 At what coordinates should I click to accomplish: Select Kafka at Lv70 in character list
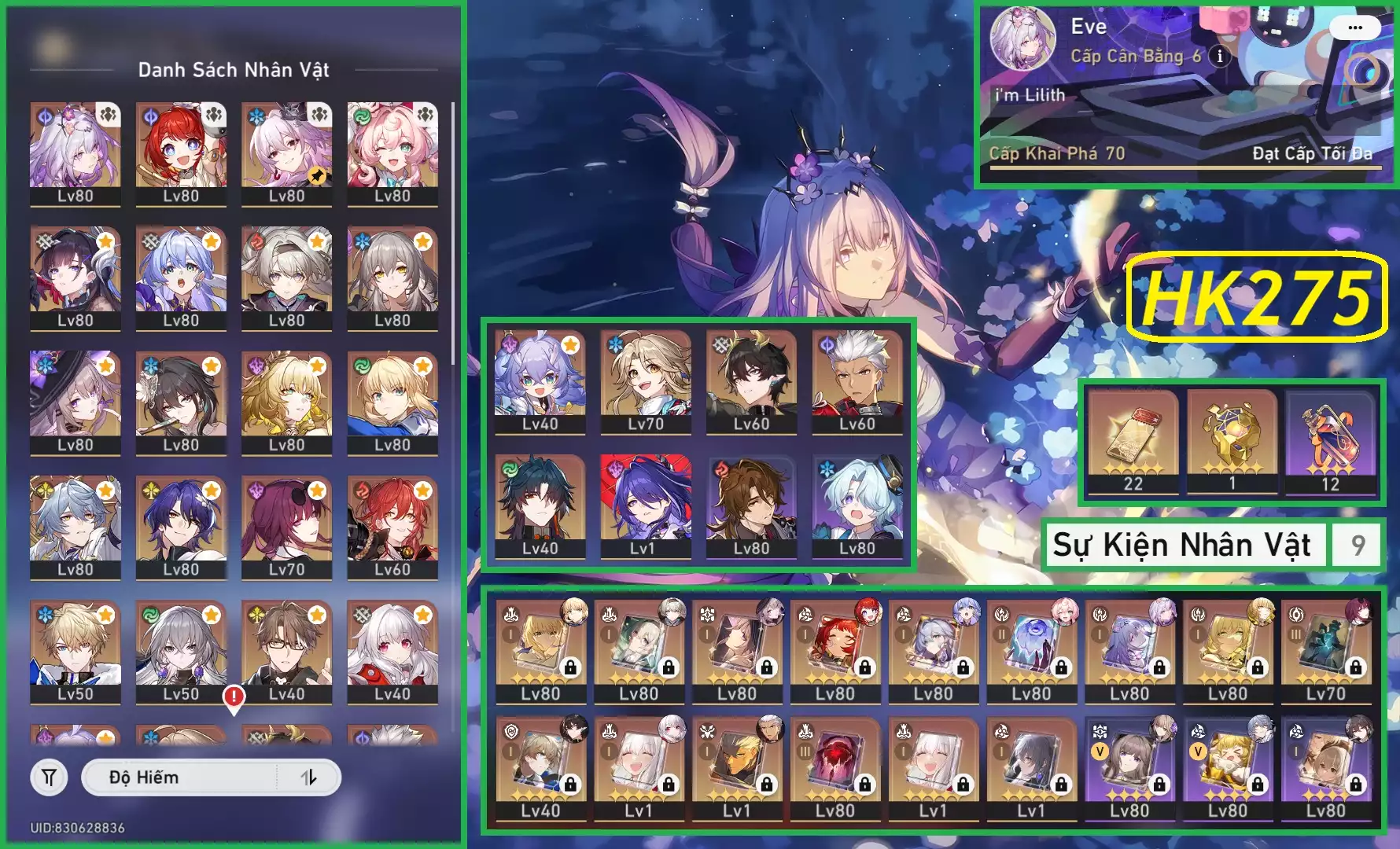point(286,525)
